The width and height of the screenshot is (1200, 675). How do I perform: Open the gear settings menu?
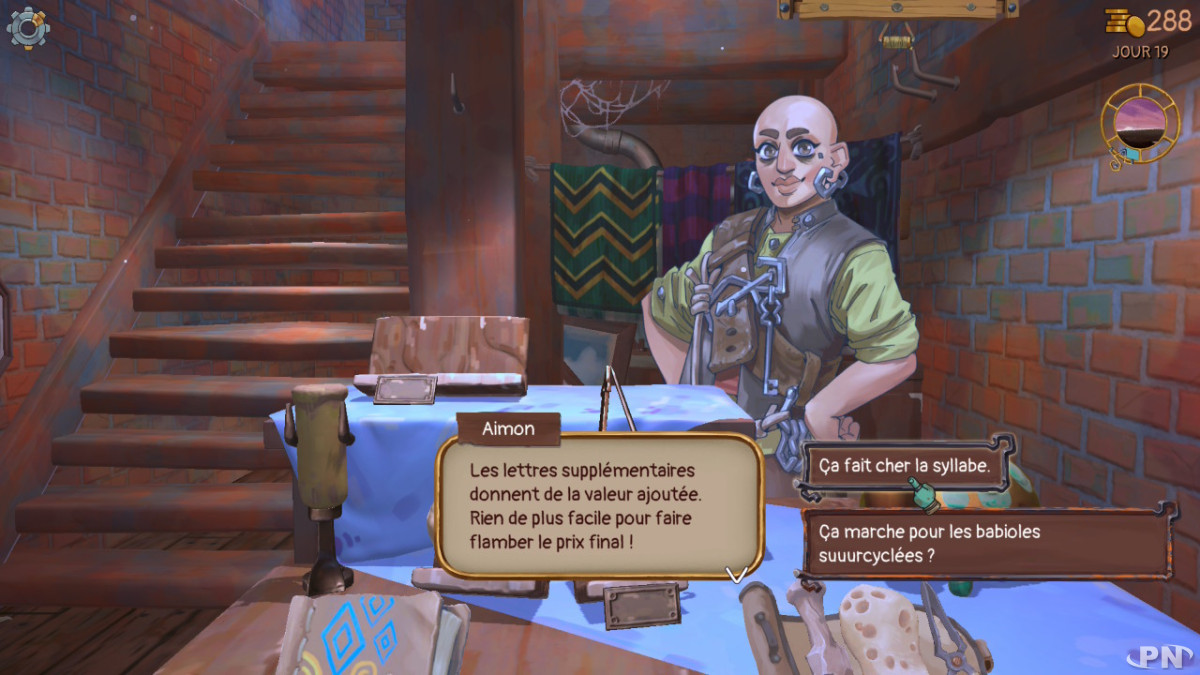pos(28,27)
